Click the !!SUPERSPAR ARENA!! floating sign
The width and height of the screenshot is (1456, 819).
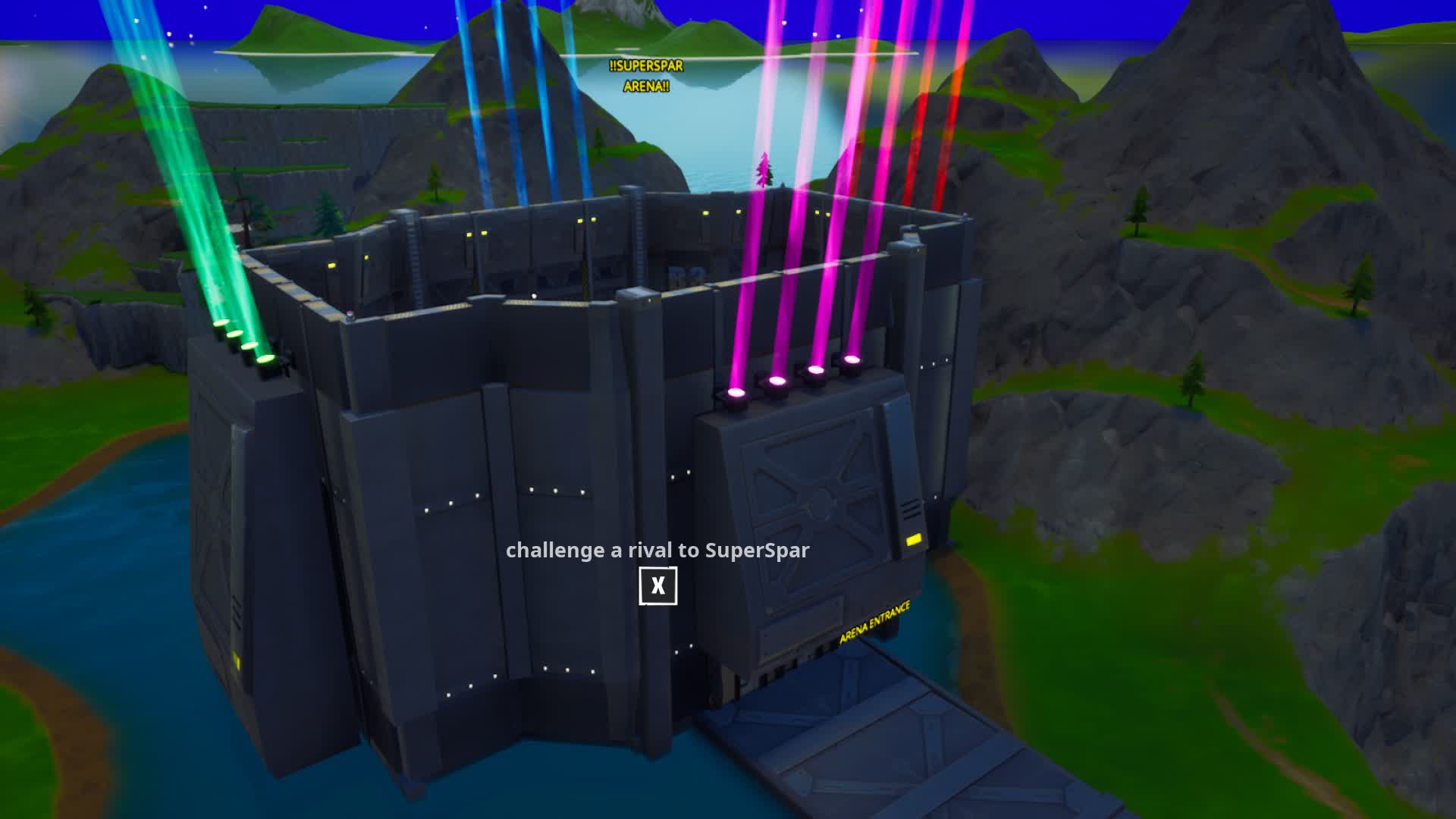click(x=645, y=77)
